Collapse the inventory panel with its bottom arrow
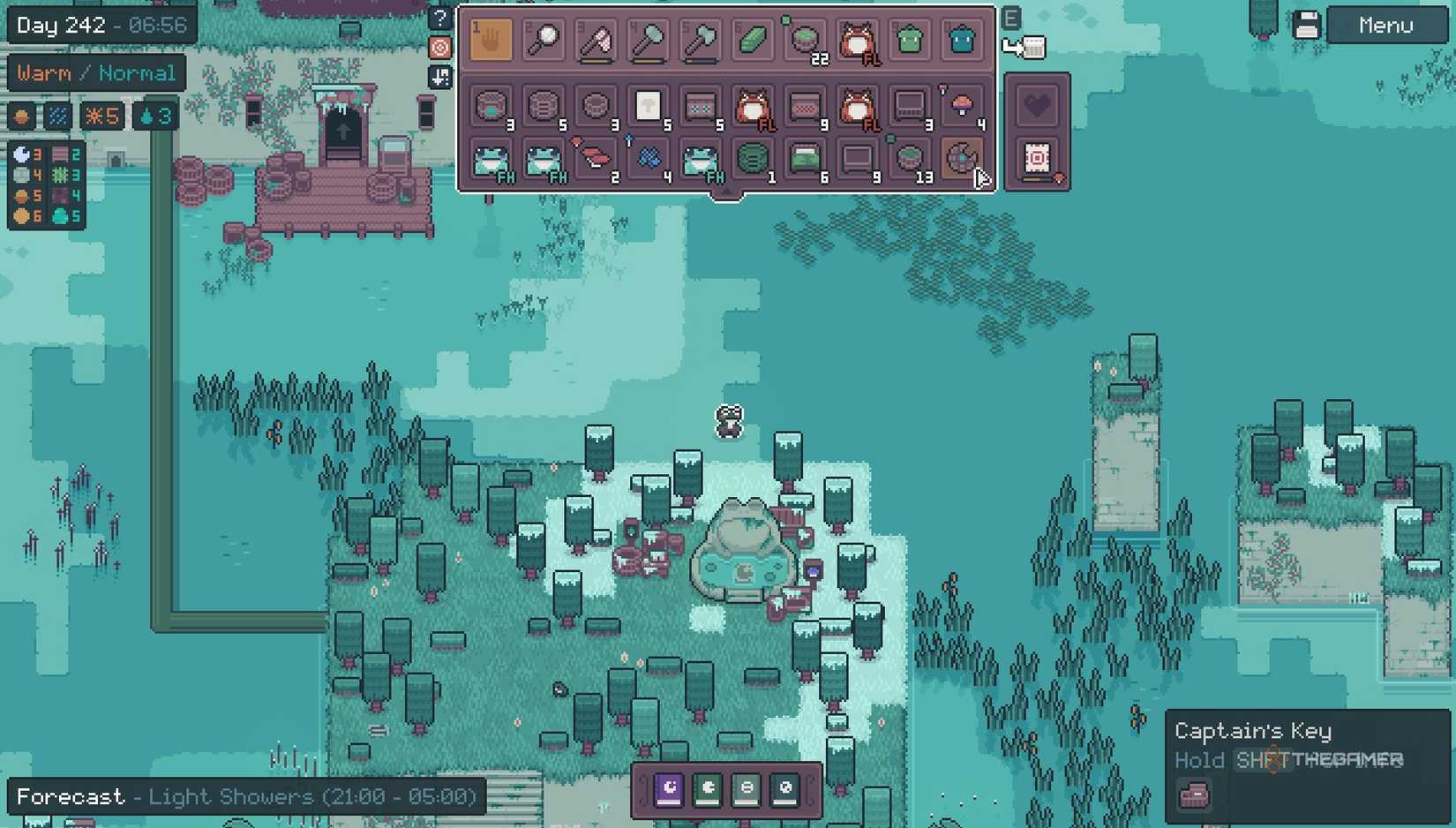1456x828 pixels. click(726, 192)
